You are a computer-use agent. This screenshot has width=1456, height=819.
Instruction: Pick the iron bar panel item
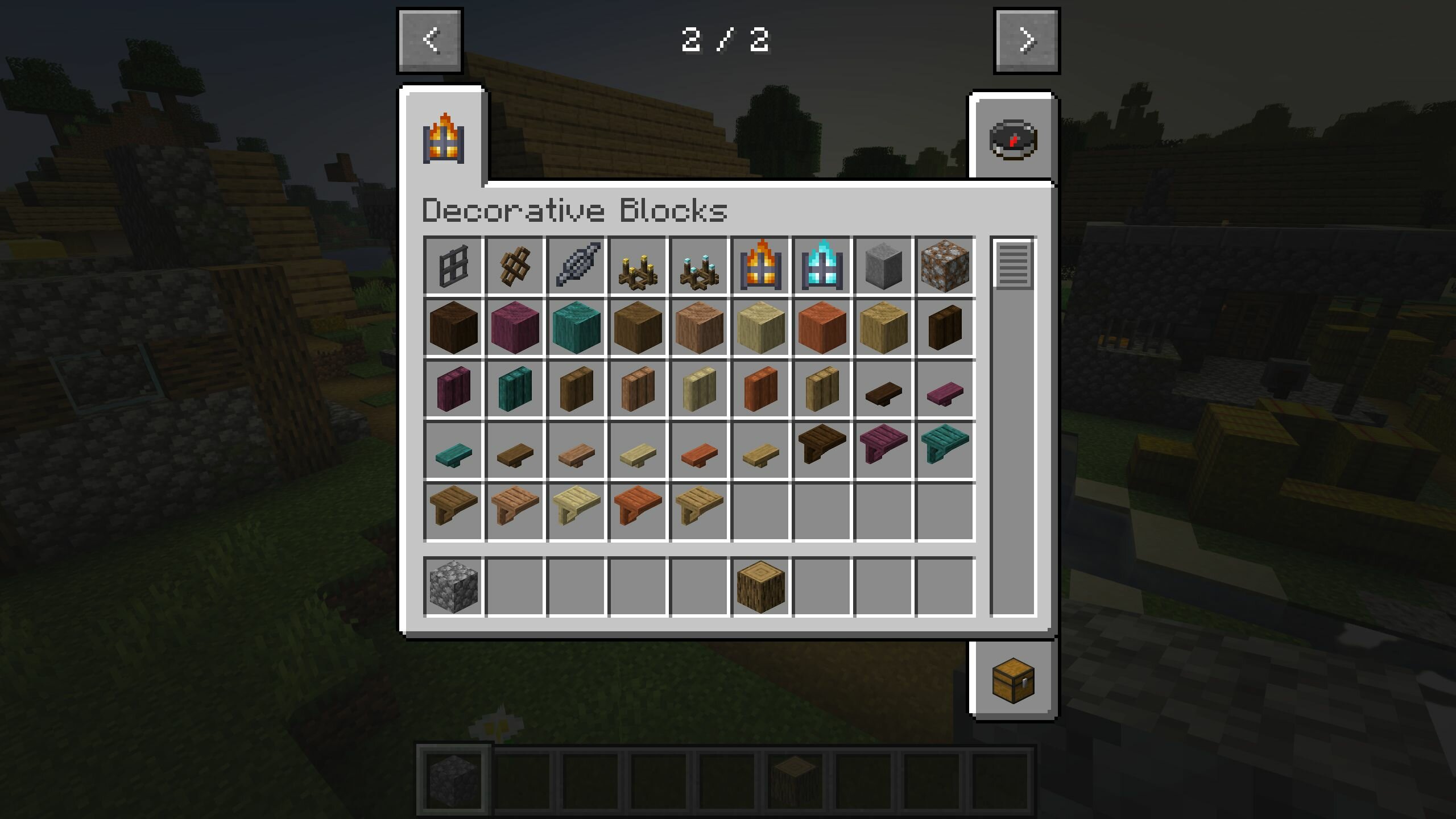453,266
